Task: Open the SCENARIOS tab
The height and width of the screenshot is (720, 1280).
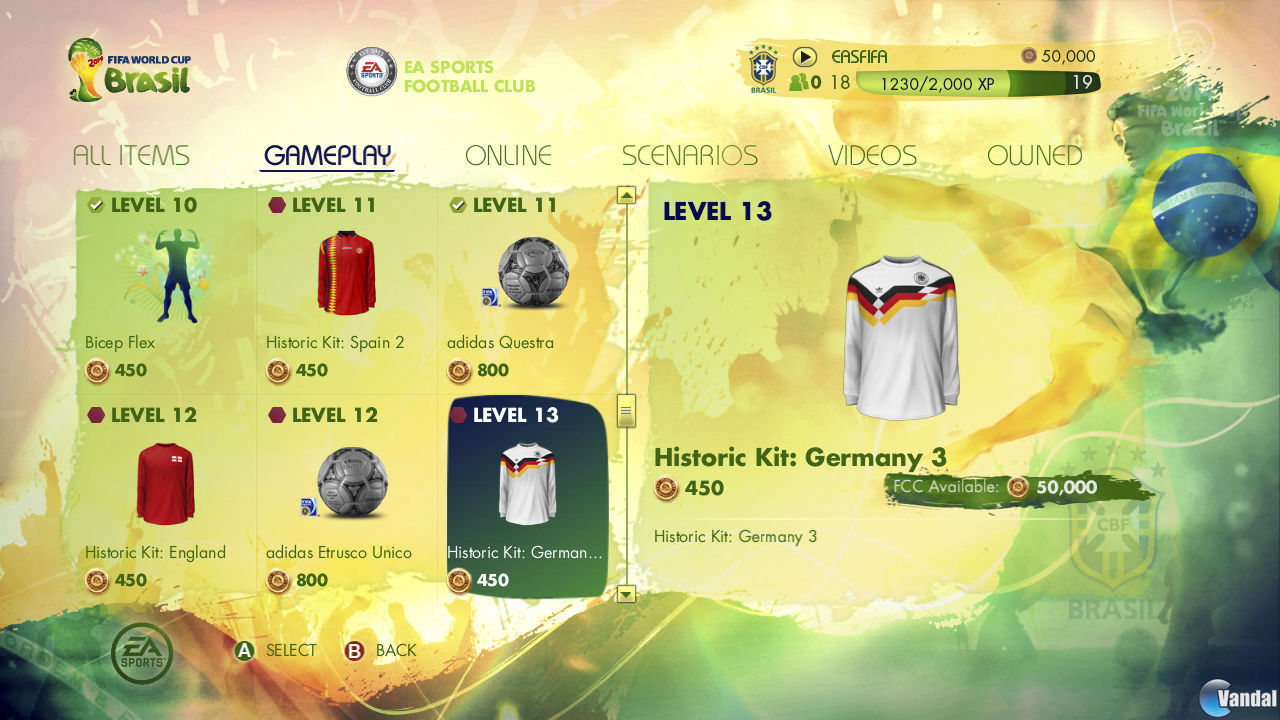Action: click(x=690, y=155)
